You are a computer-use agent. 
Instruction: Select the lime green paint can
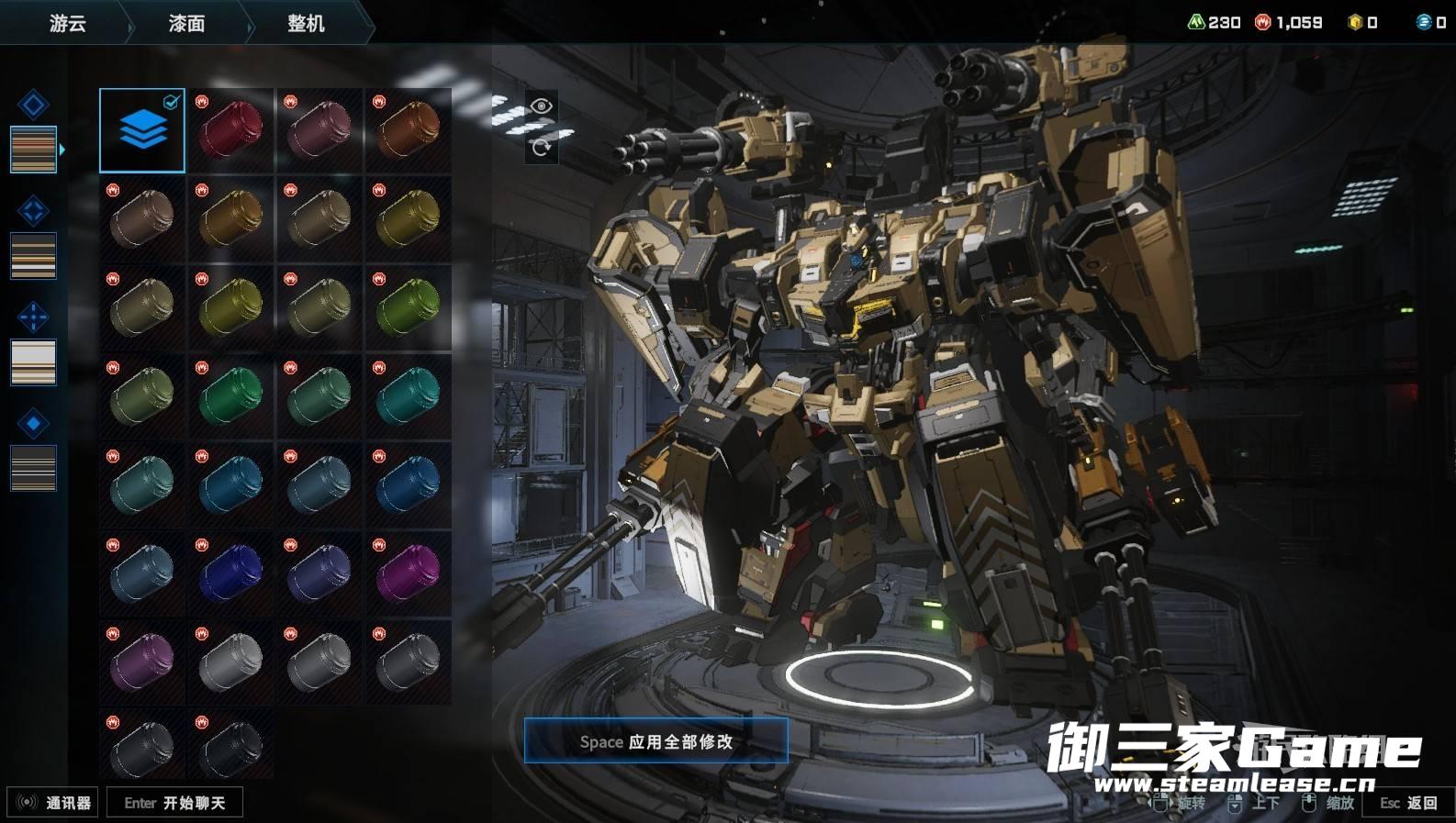[409, 307]
